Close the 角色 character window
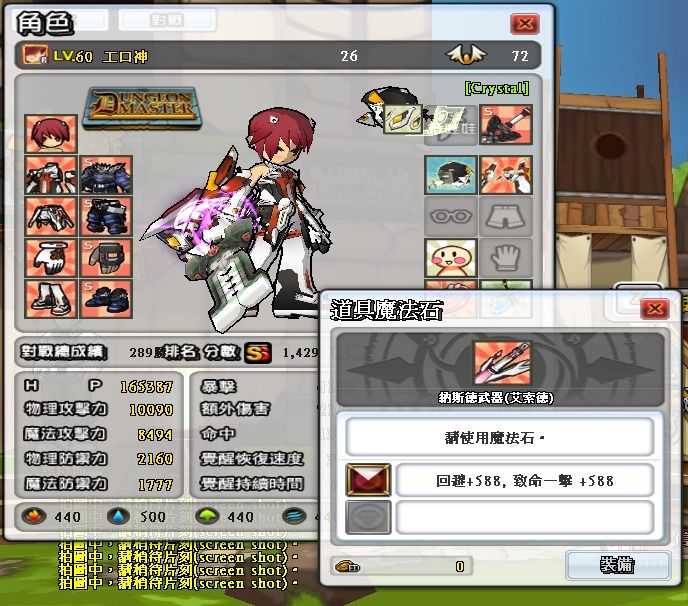The image size is (688, 606). (524, 24)
